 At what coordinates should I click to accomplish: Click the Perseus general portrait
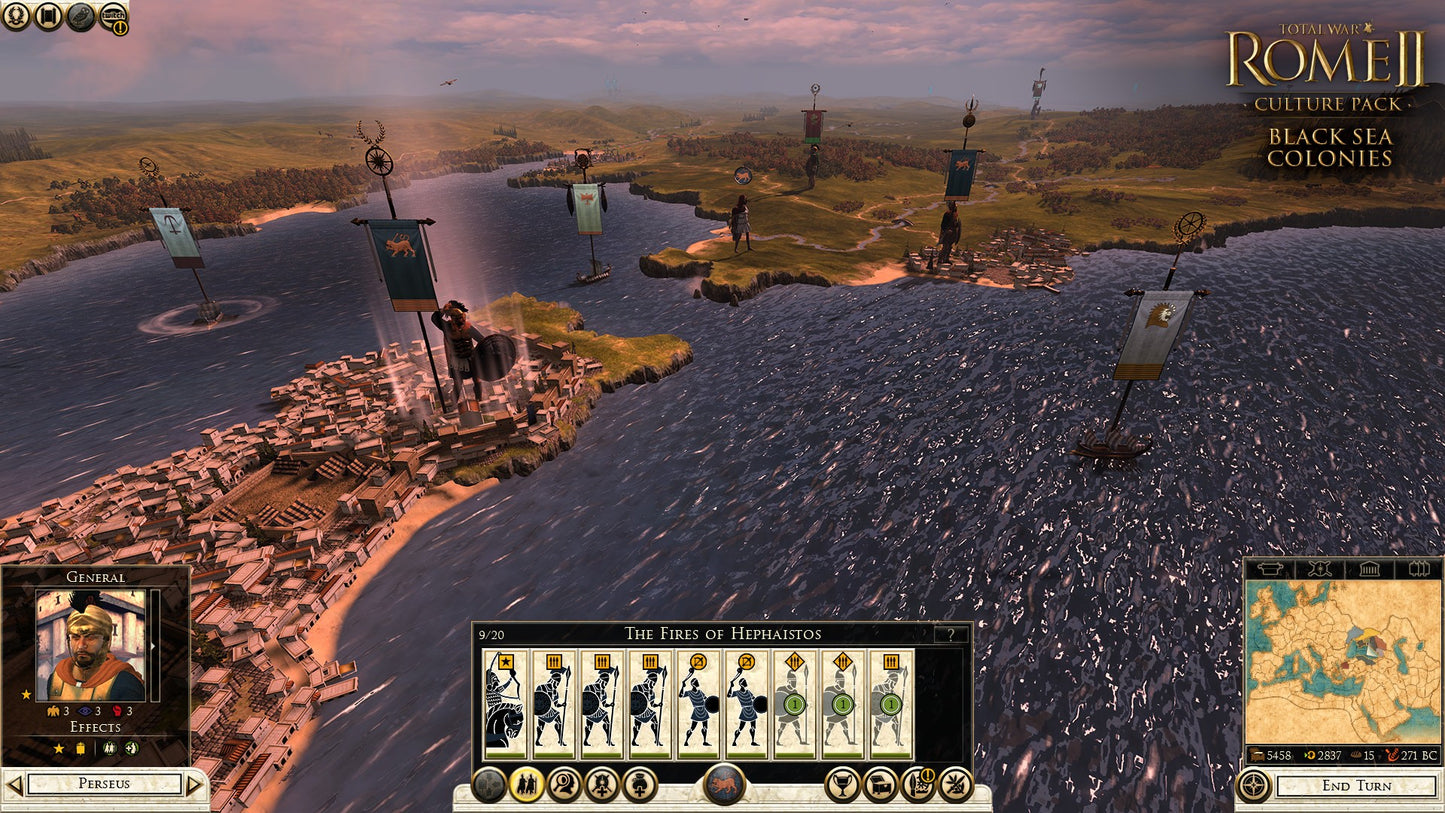tap(90, 646)
